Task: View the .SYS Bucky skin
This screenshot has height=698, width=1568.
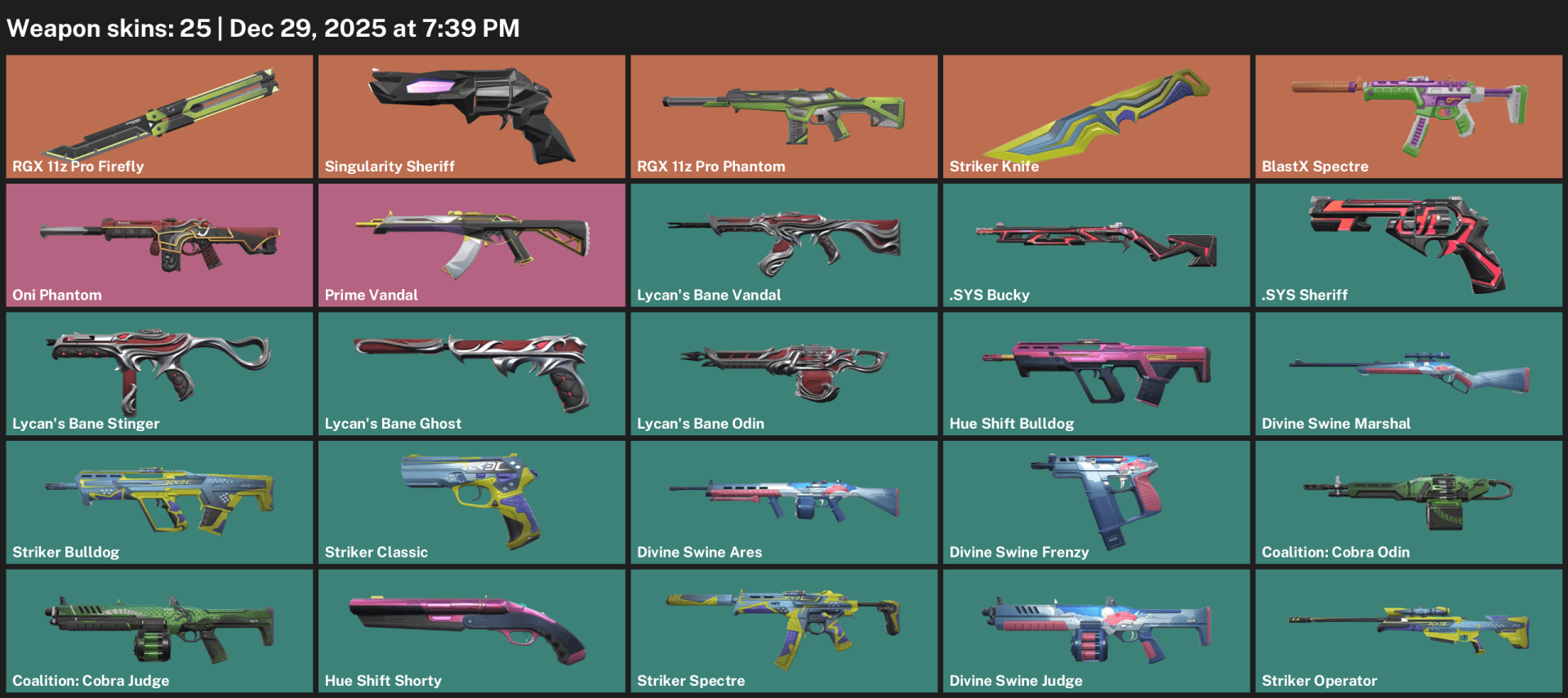Action: point(1095,243)
